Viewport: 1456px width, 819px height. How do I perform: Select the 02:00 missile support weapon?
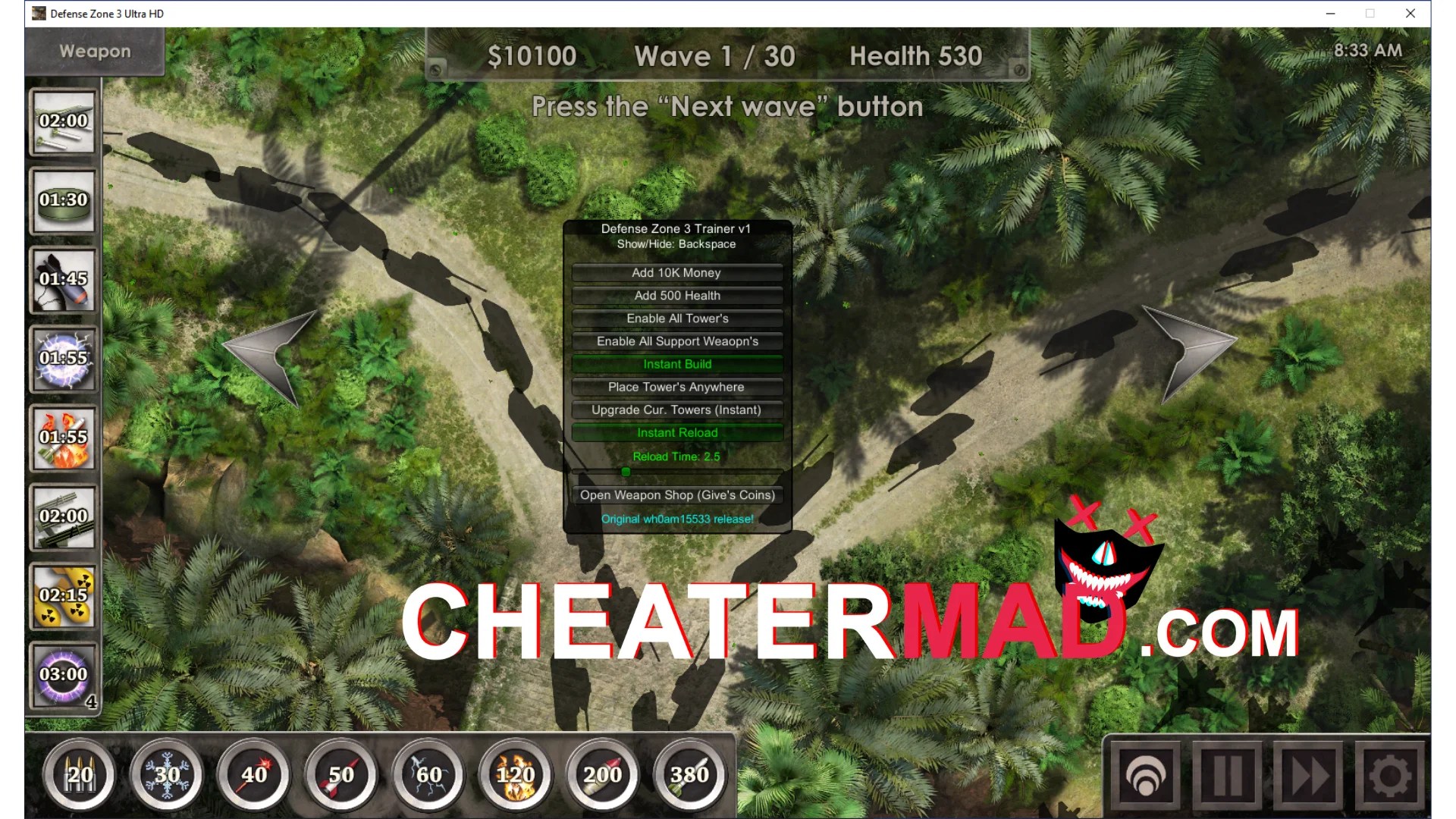(64, 121)
